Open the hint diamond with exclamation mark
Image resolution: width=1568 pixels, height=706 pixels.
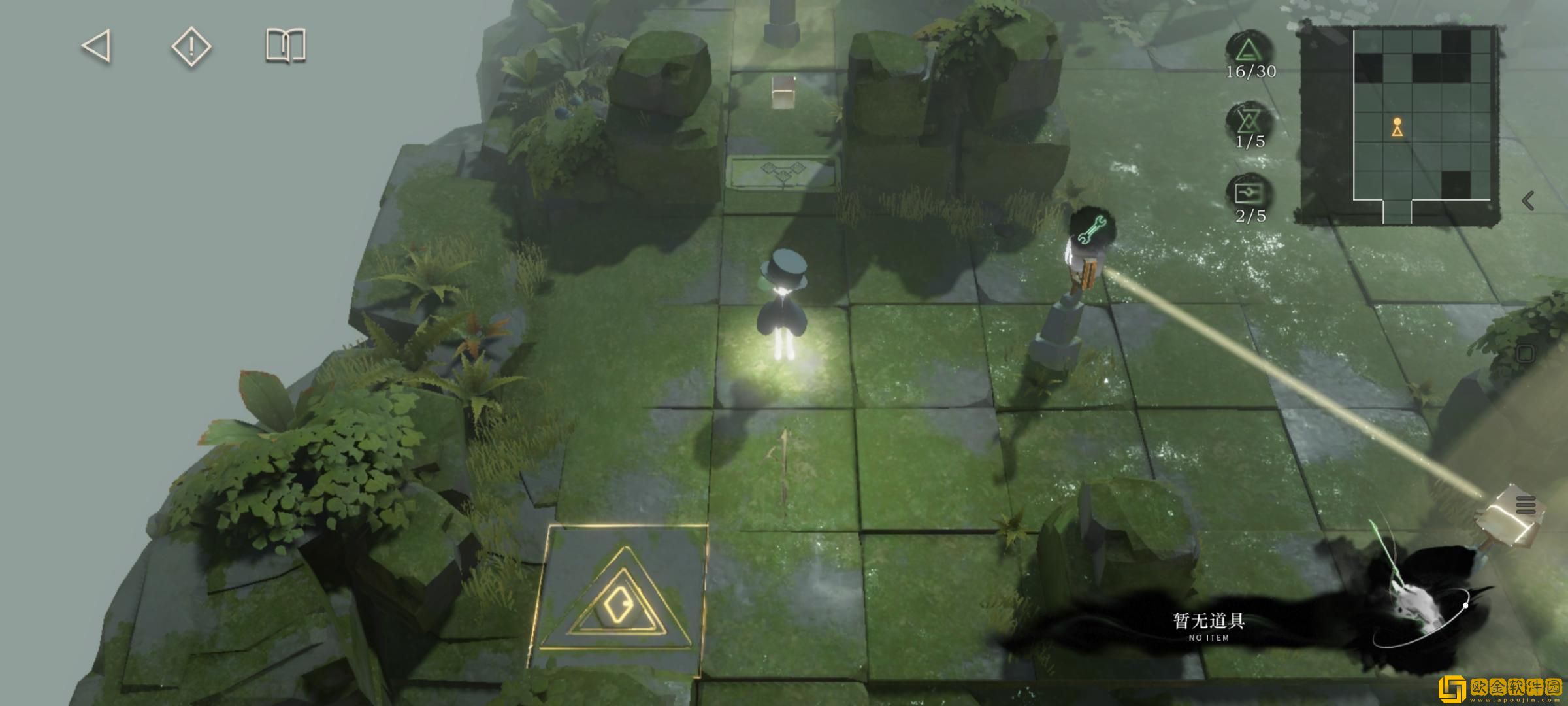pyautogui.click(x=191, y=46)
